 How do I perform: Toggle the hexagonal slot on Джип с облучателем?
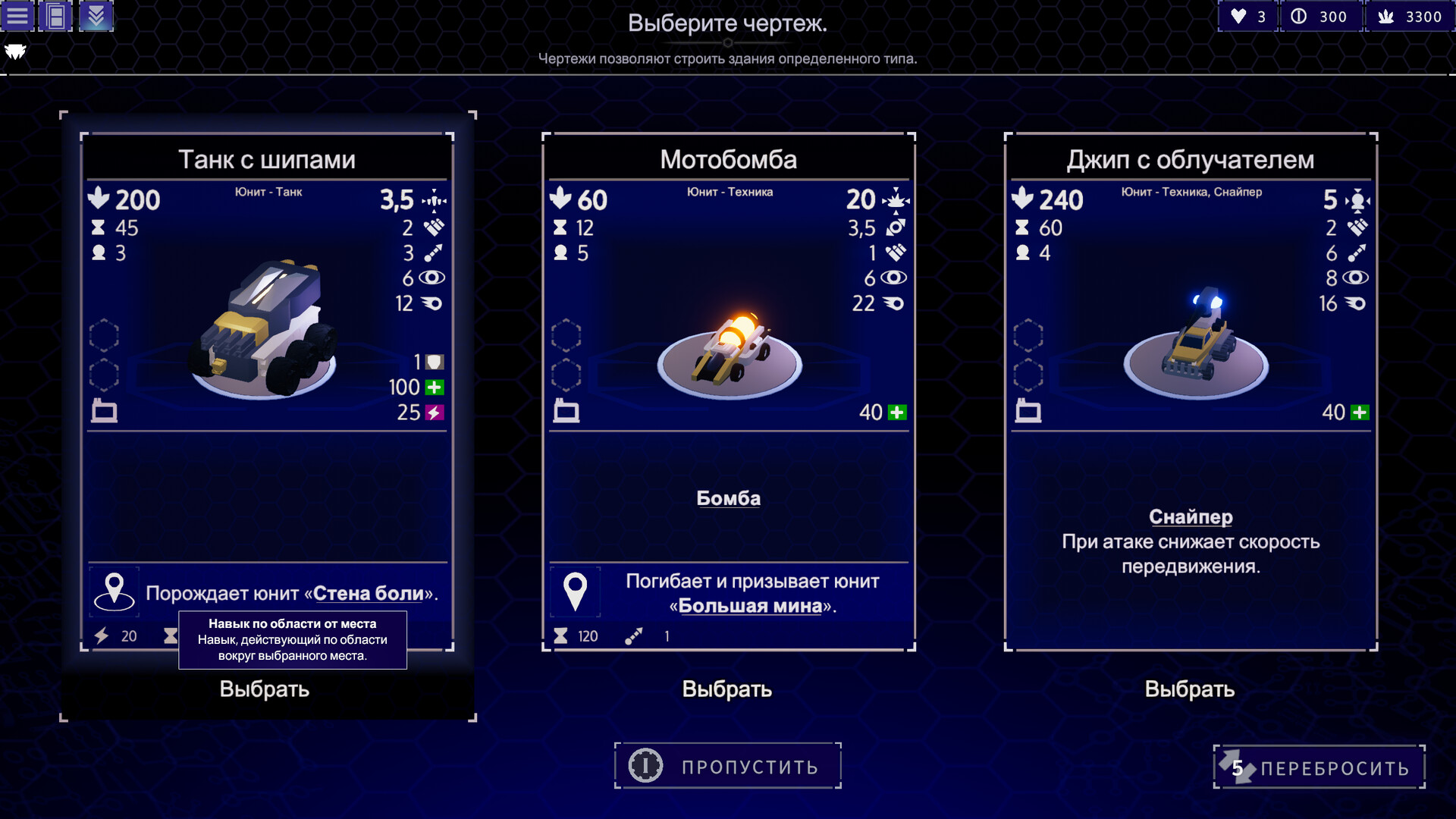pyautogui.click(x=1029, y=334)
